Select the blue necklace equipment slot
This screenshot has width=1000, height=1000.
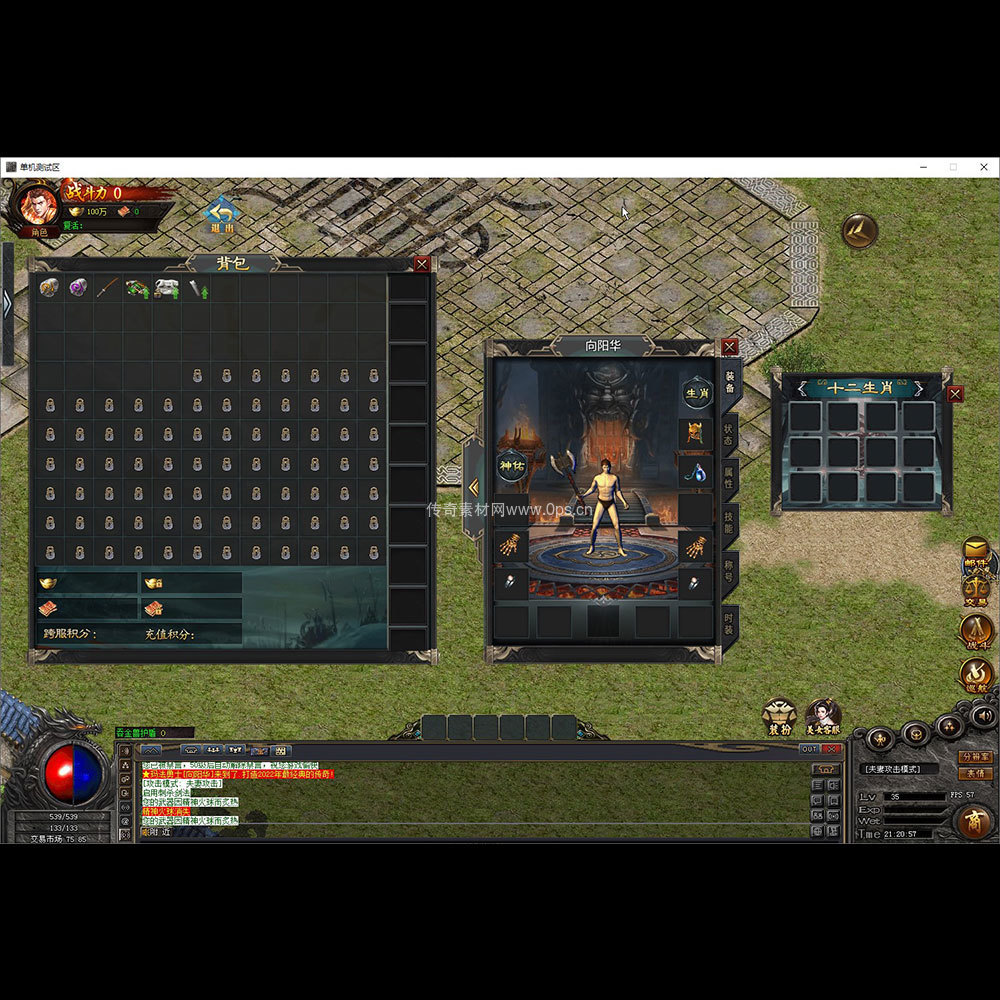(696, 470)
